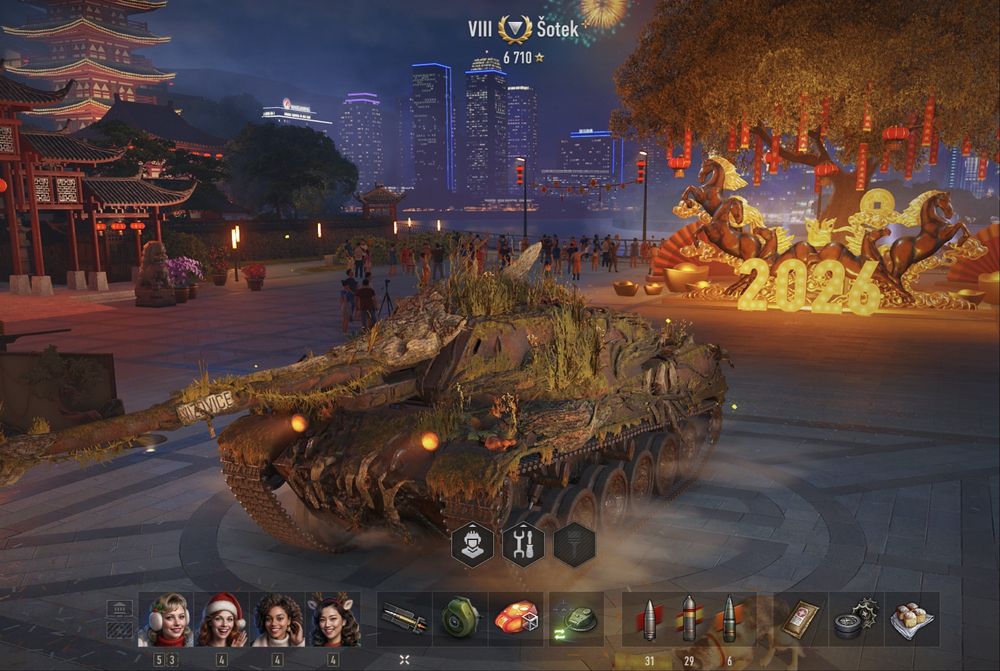This screenshot has width=1000, height=671.
Task: Click the small cross icon below equipment
Action: point(404,660)
